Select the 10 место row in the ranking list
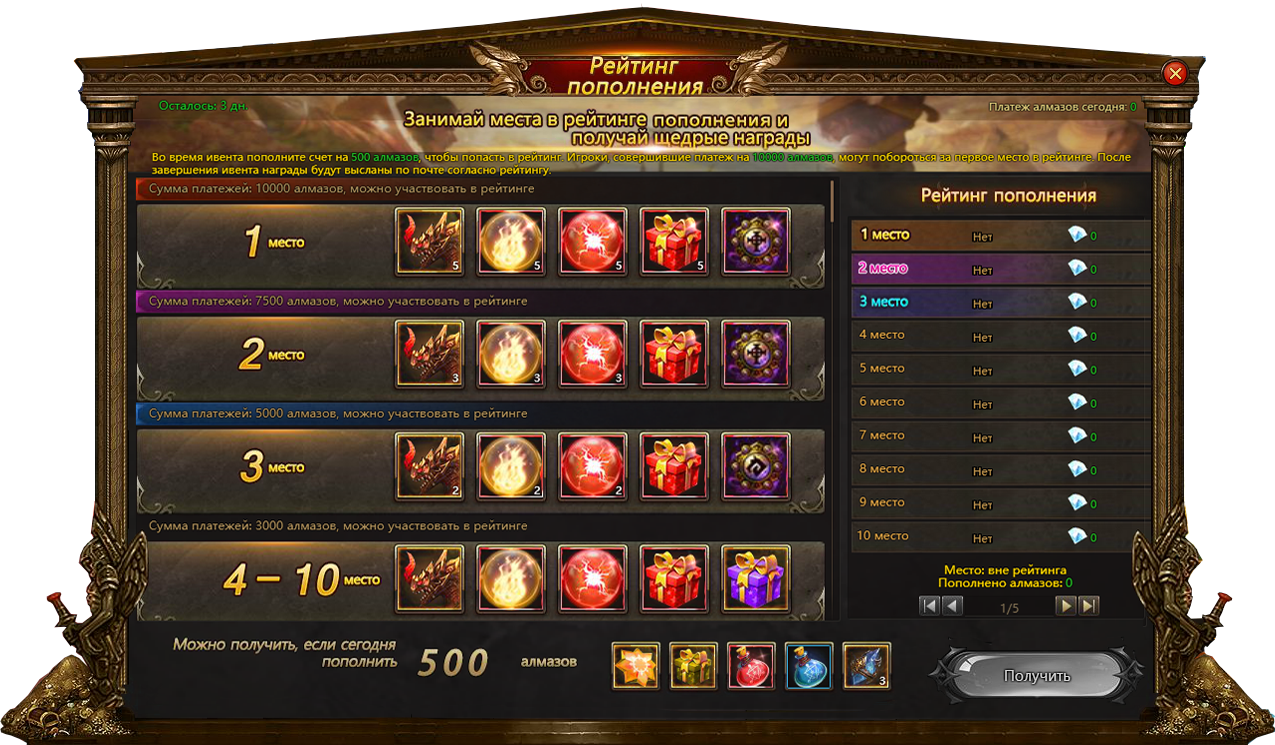The height and width of the screenshot is (745, 1275). point(1000,536)
